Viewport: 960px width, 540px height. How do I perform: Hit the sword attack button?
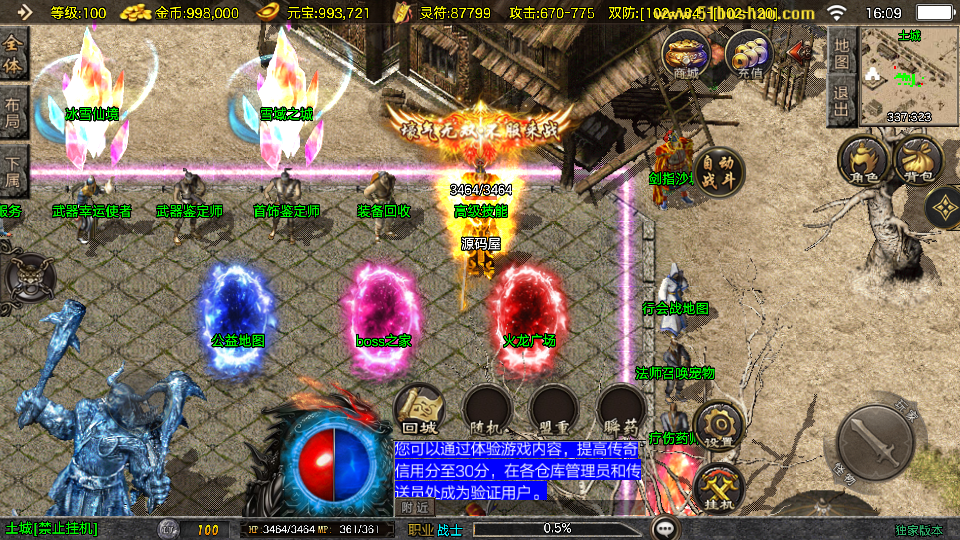pos(877,447)
